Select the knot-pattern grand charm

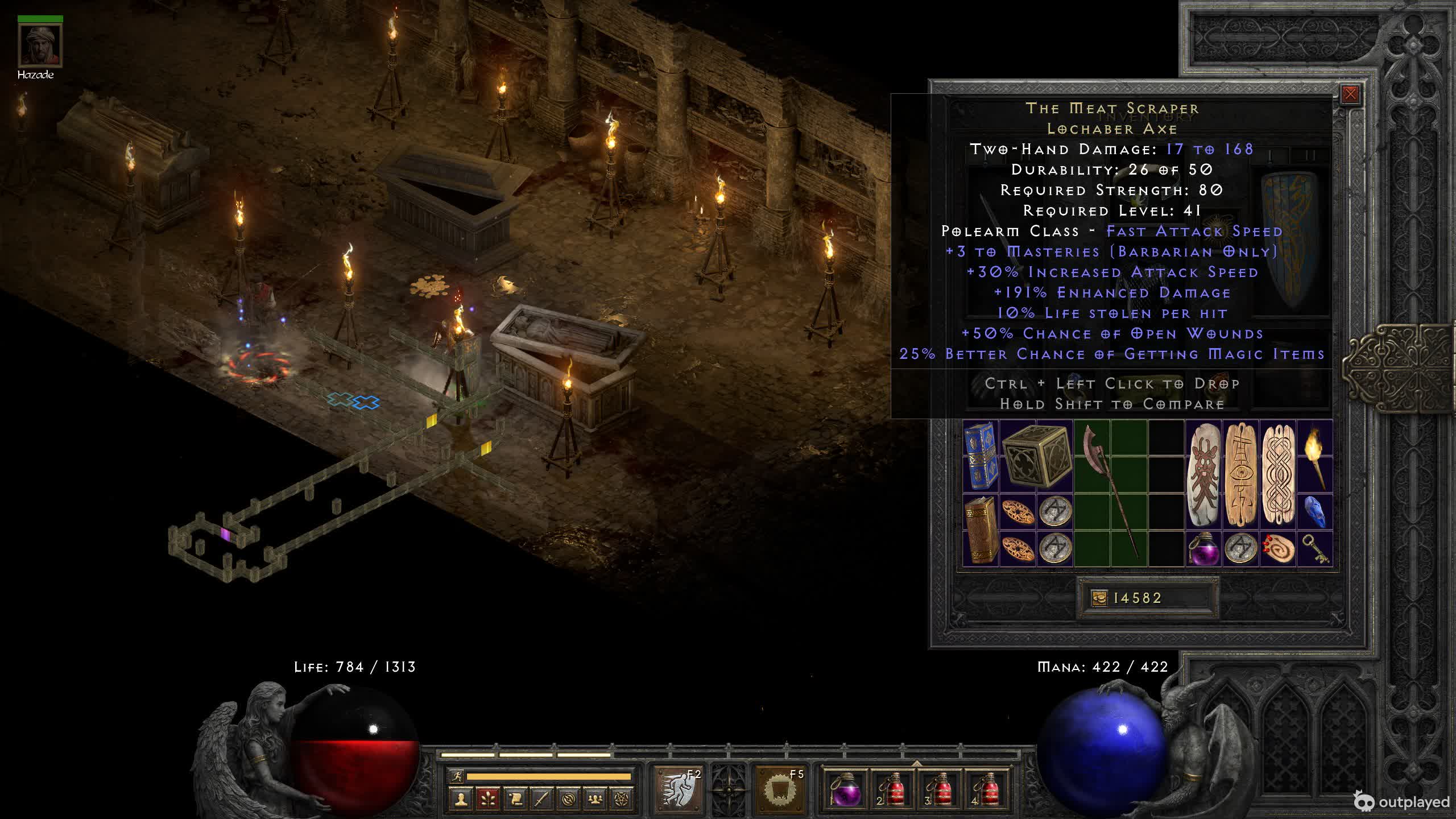[1277, 474]
